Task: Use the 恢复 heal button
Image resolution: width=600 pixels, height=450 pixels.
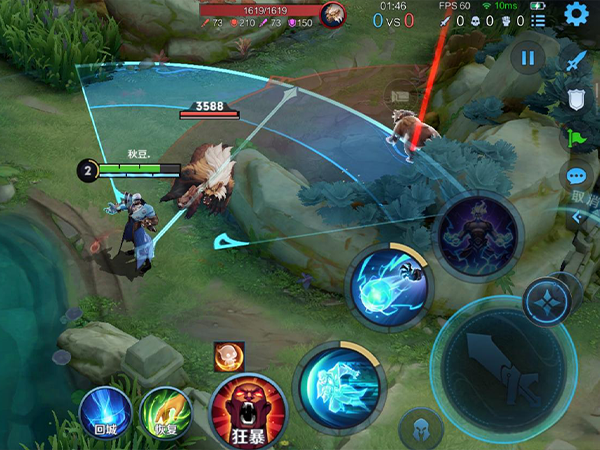Action: click(x=165, y=412)
